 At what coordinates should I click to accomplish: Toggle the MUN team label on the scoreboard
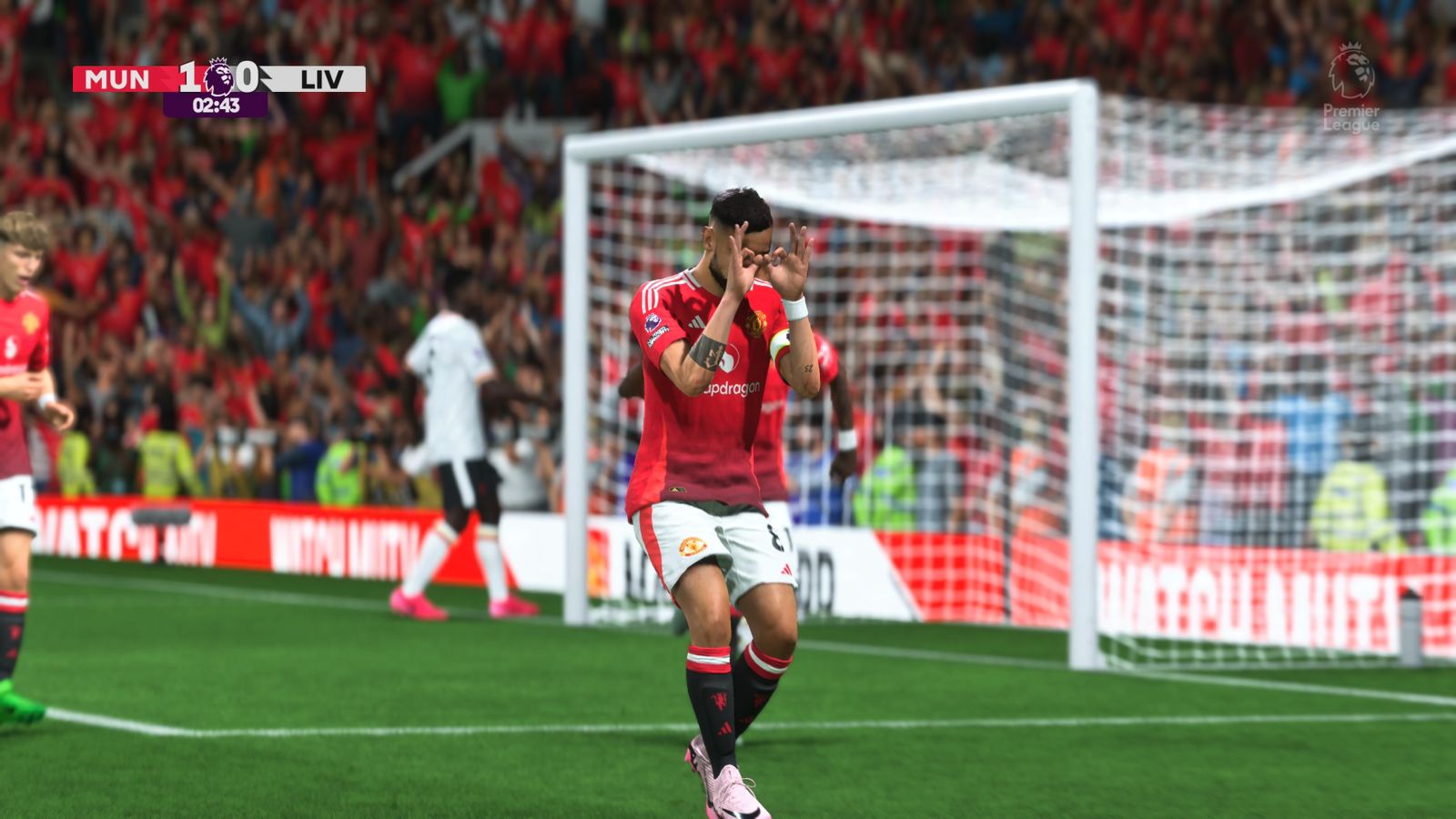click(x=116, y=77)
